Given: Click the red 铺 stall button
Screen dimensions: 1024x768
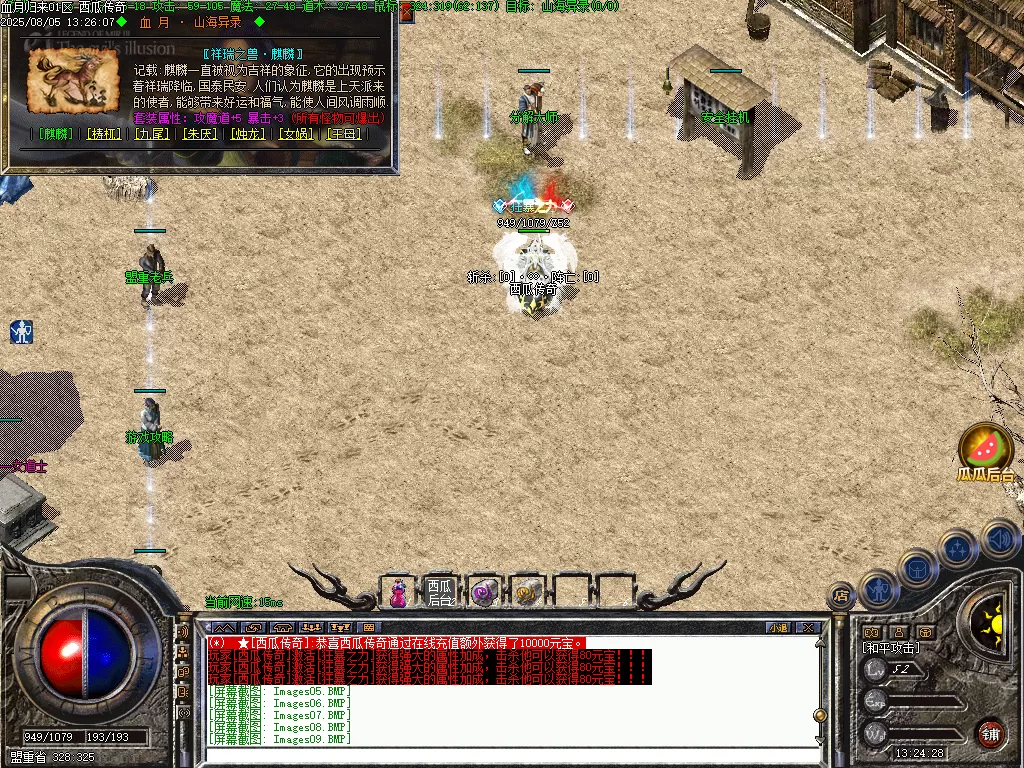Looking at the screenshot, I should click(x=990, y=733).
